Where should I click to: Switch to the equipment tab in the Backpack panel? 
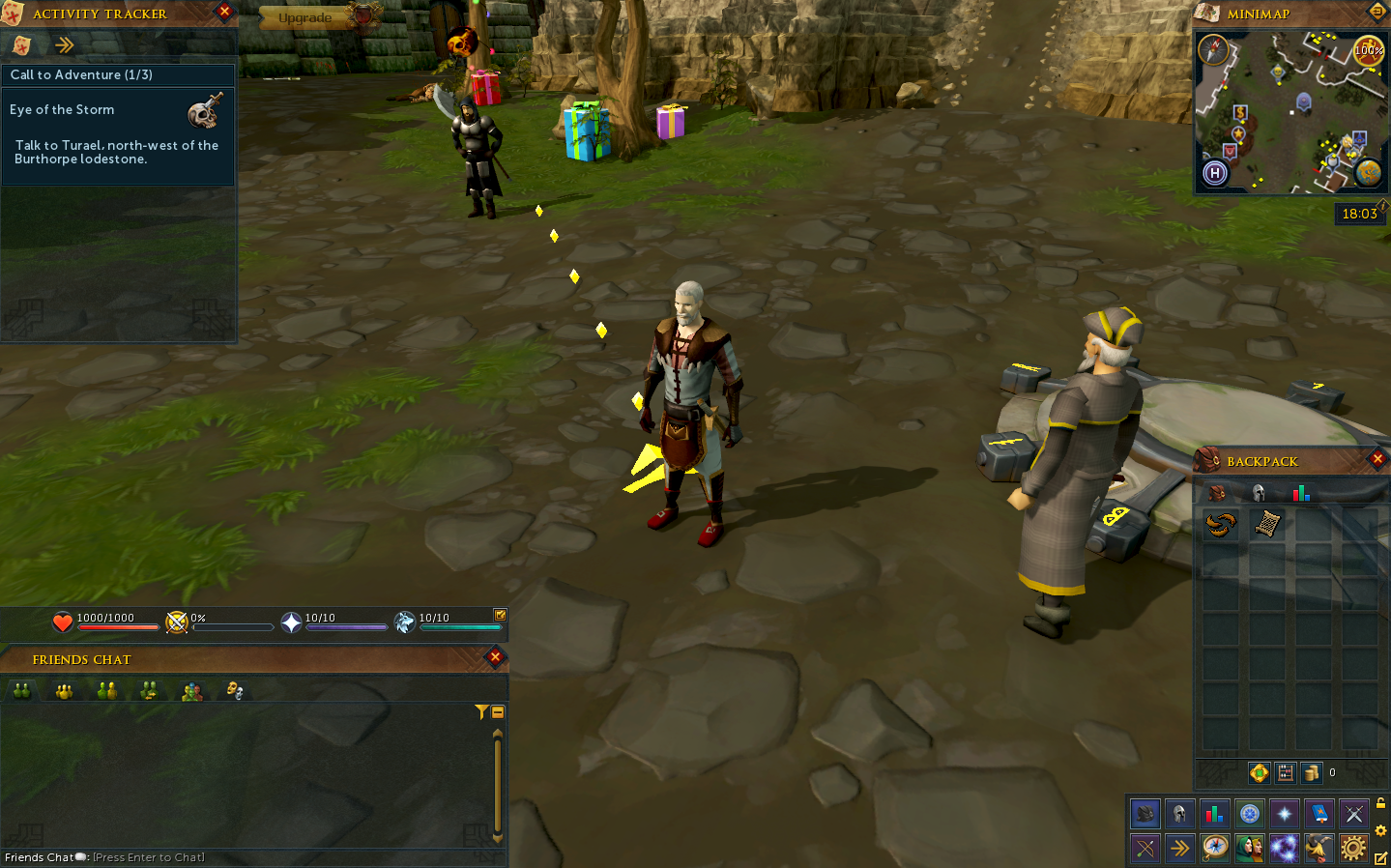[1257, 493]
